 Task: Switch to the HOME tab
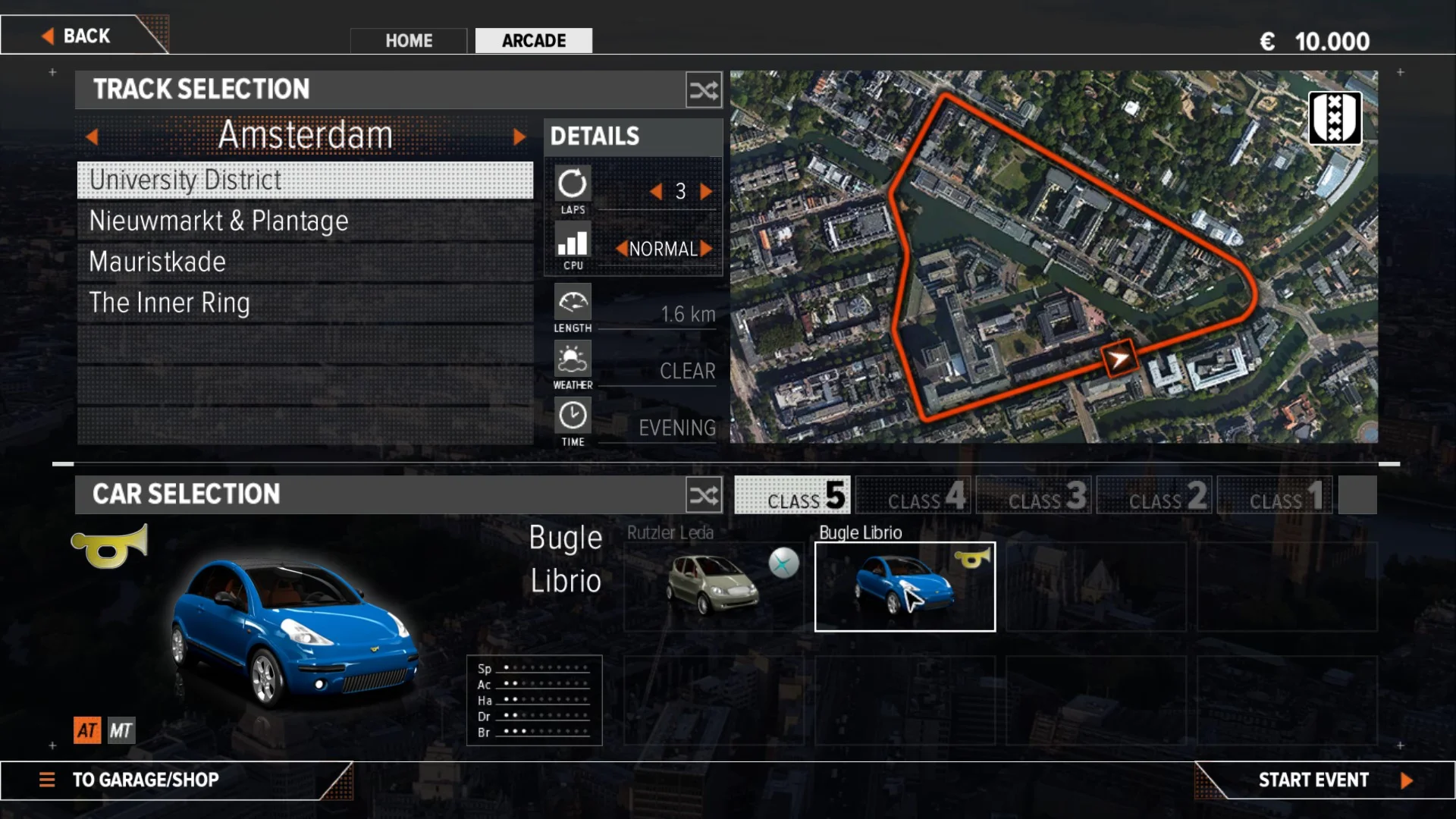[x=409, y=41]
